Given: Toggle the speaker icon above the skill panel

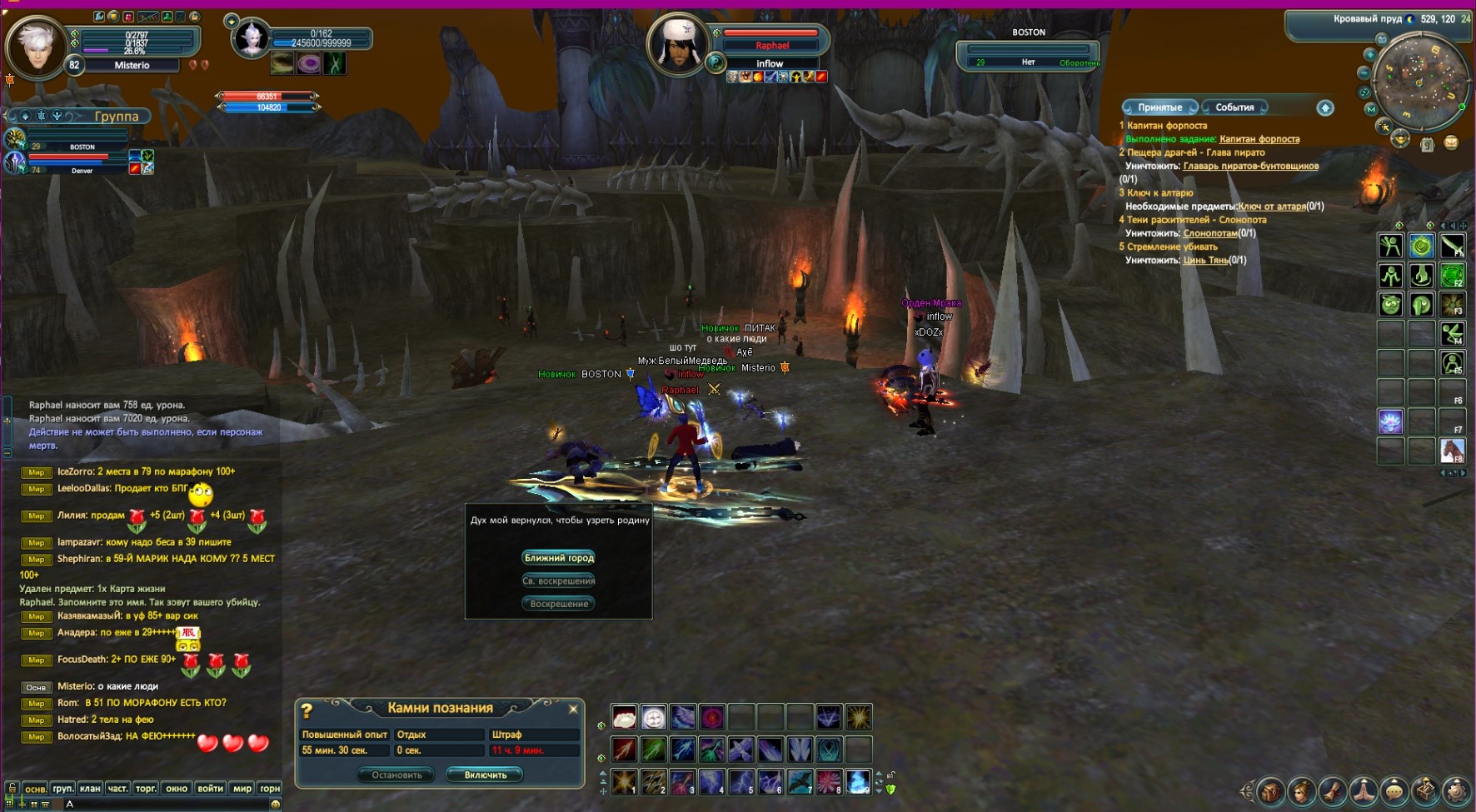Looking at the screenshot, I should (x=1453, y=226).
